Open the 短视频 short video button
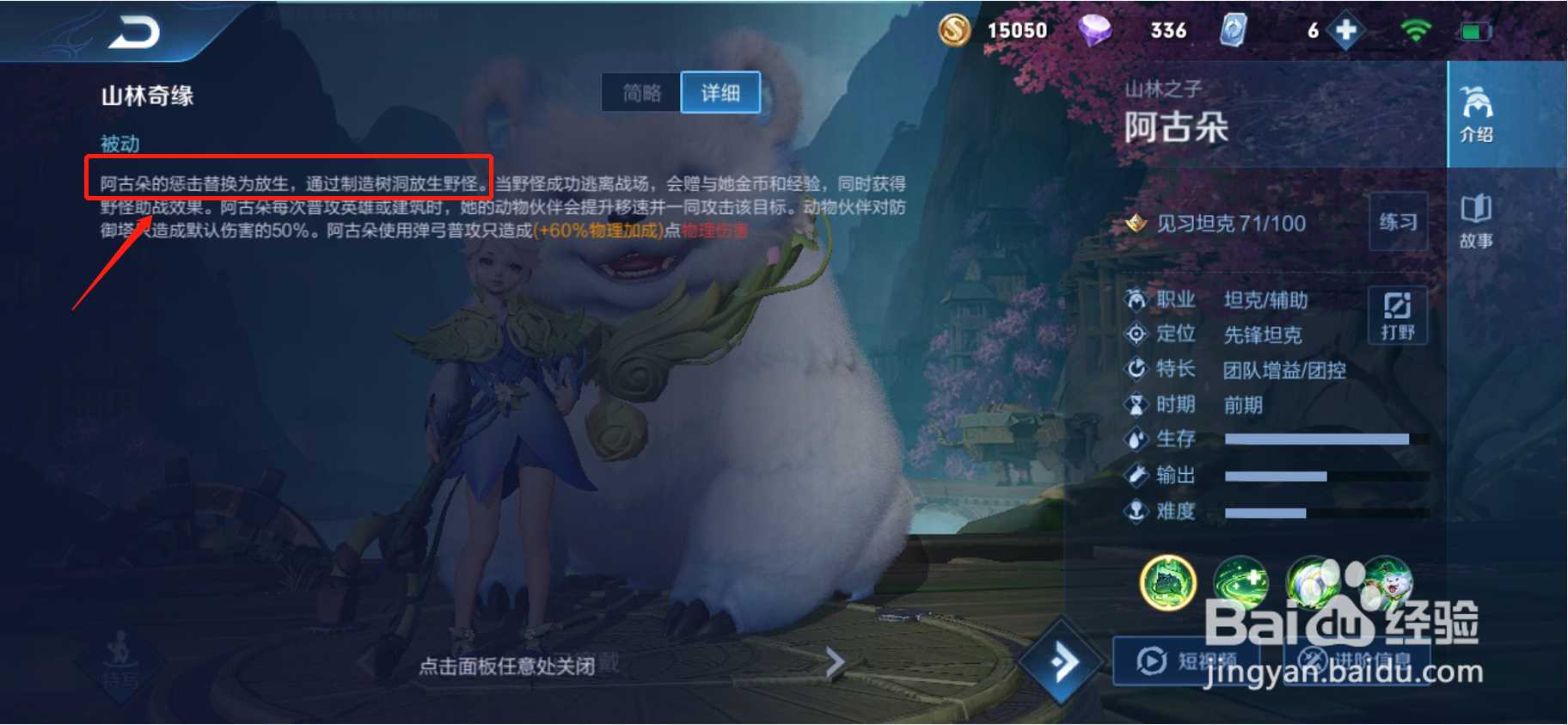 [x=1186, y=660]
